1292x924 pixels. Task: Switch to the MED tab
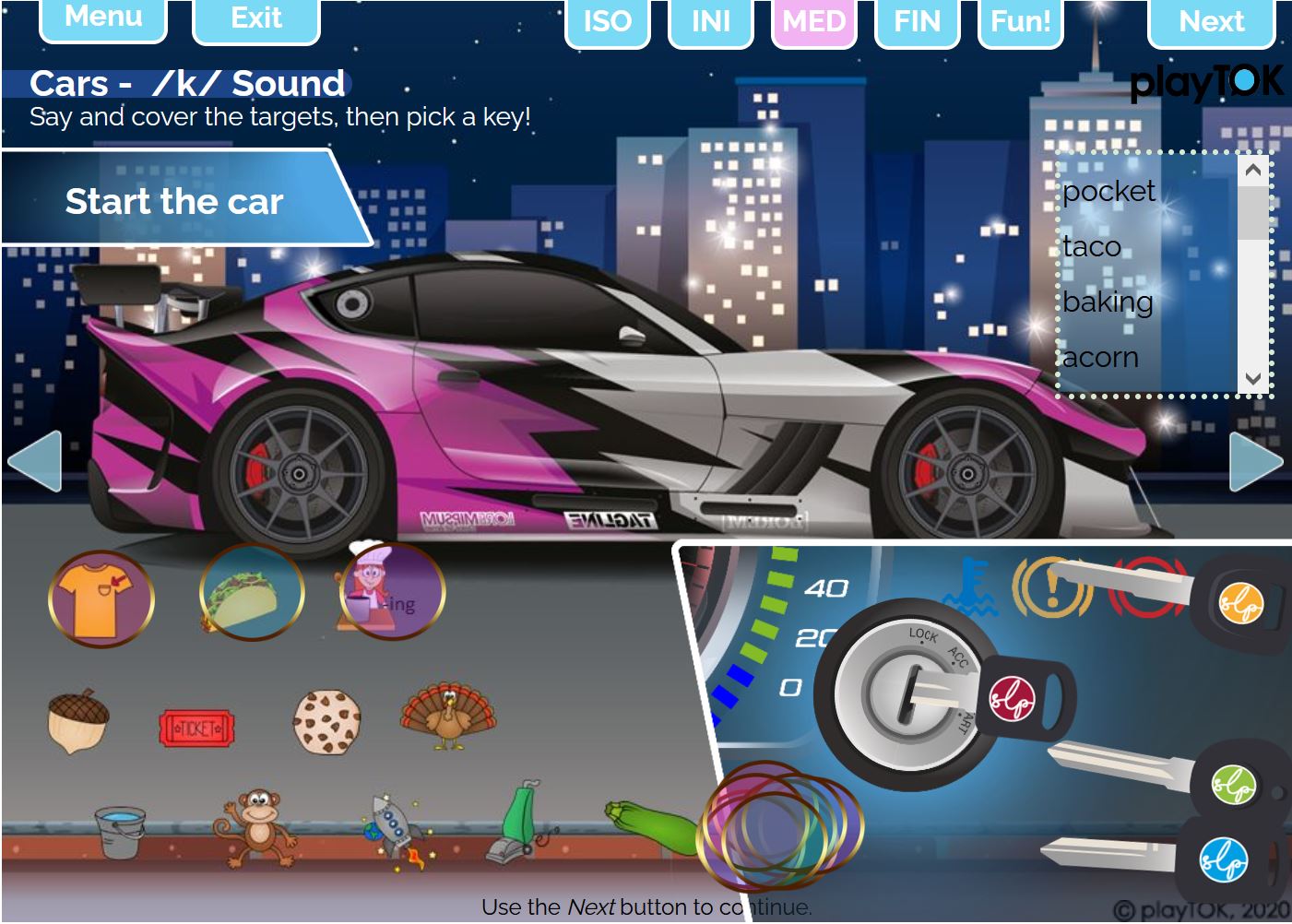pos(812,21)
